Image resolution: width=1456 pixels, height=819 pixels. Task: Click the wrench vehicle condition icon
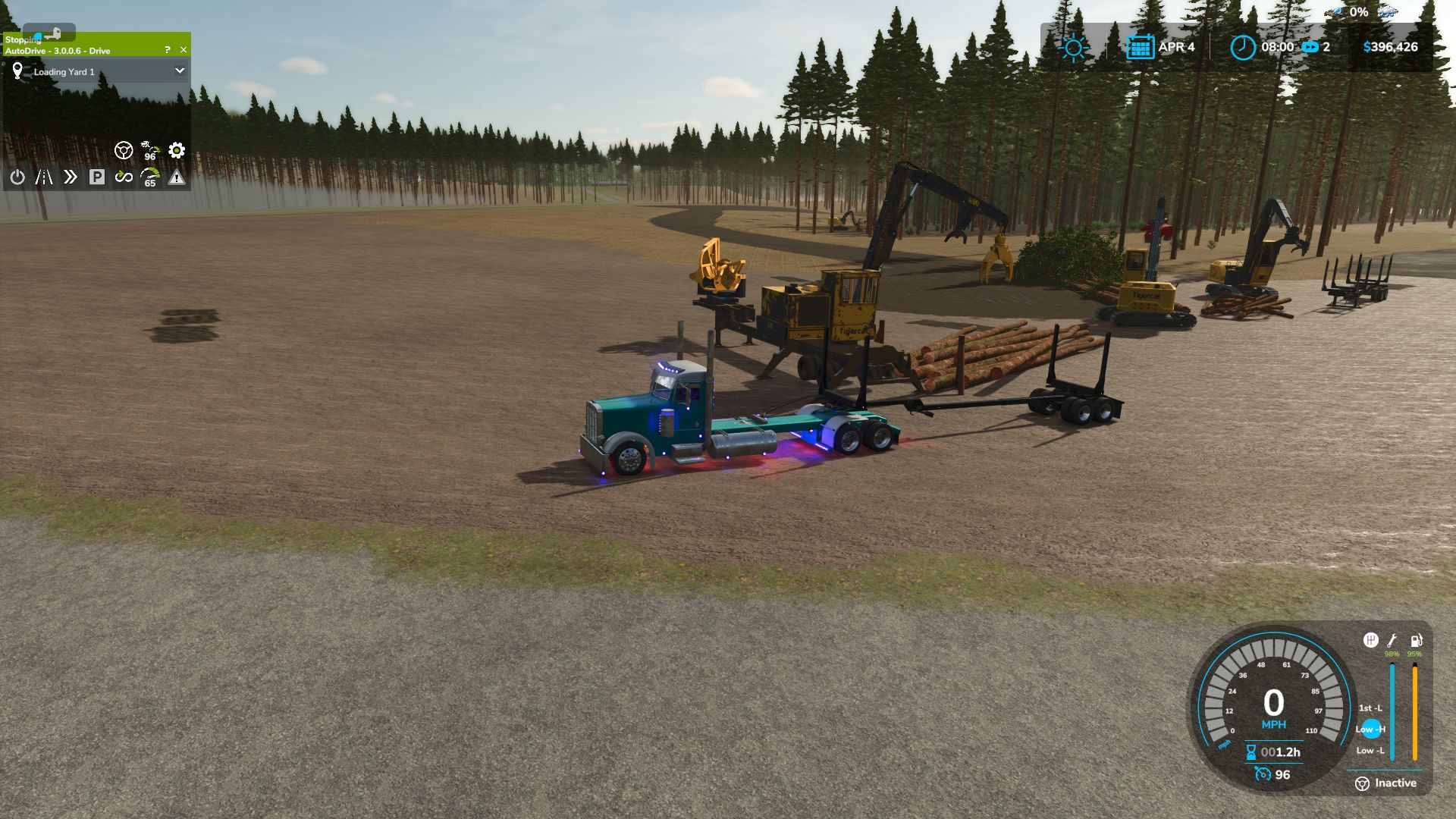1392,639
